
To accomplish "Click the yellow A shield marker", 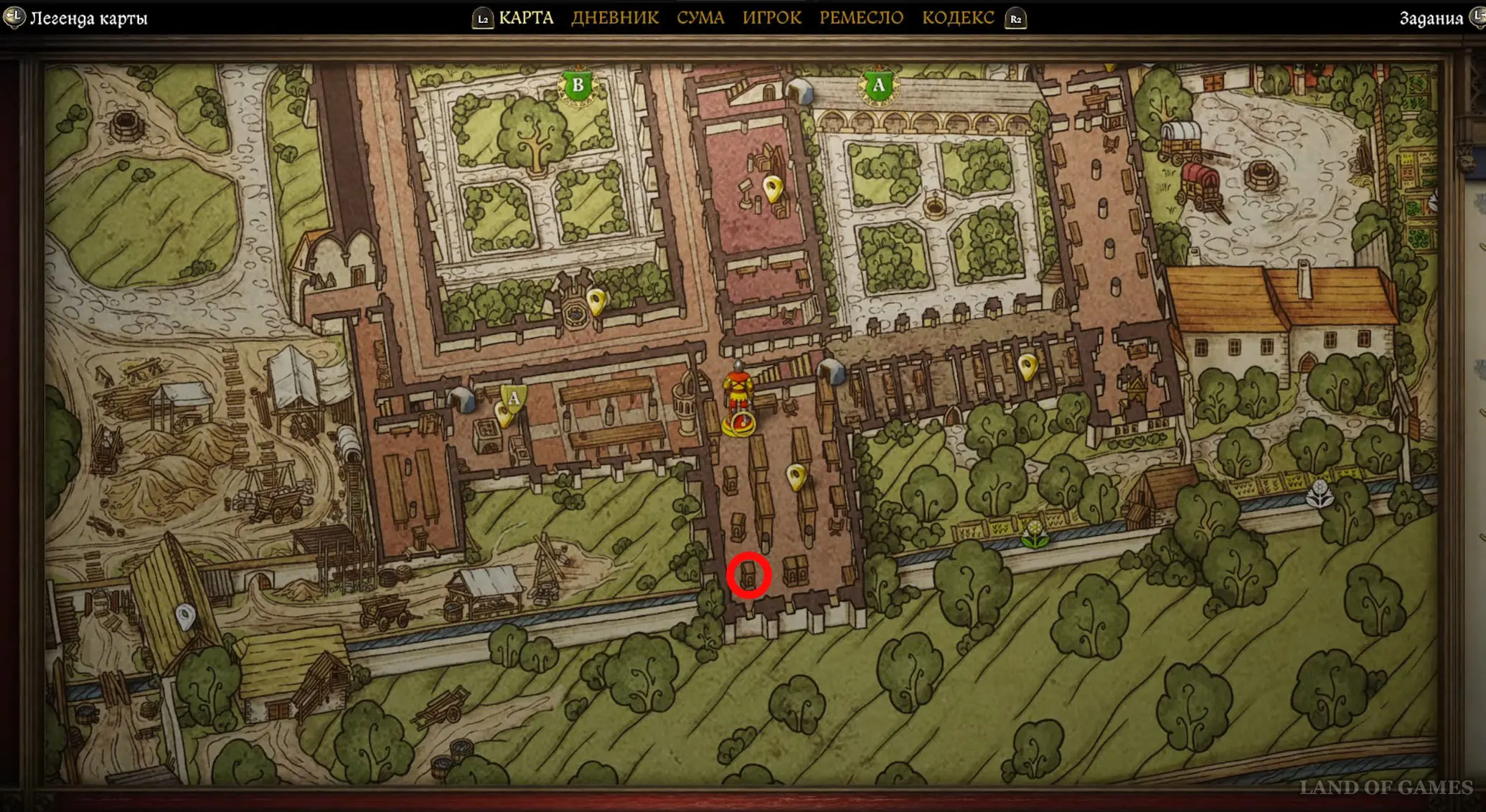I will (514, 398).
